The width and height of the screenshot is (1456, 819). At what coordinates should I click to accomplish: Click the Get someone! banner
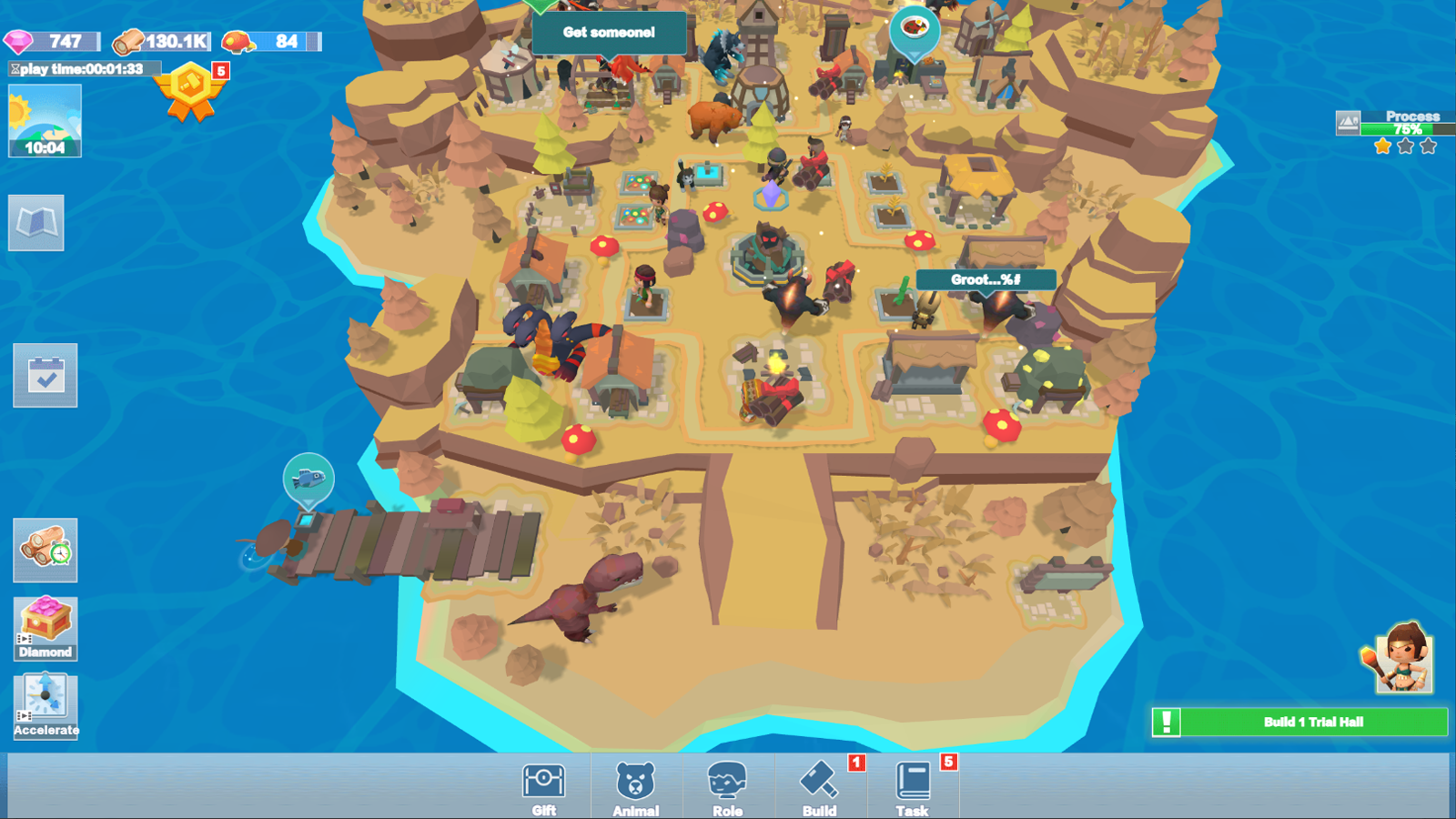point(610,32)
